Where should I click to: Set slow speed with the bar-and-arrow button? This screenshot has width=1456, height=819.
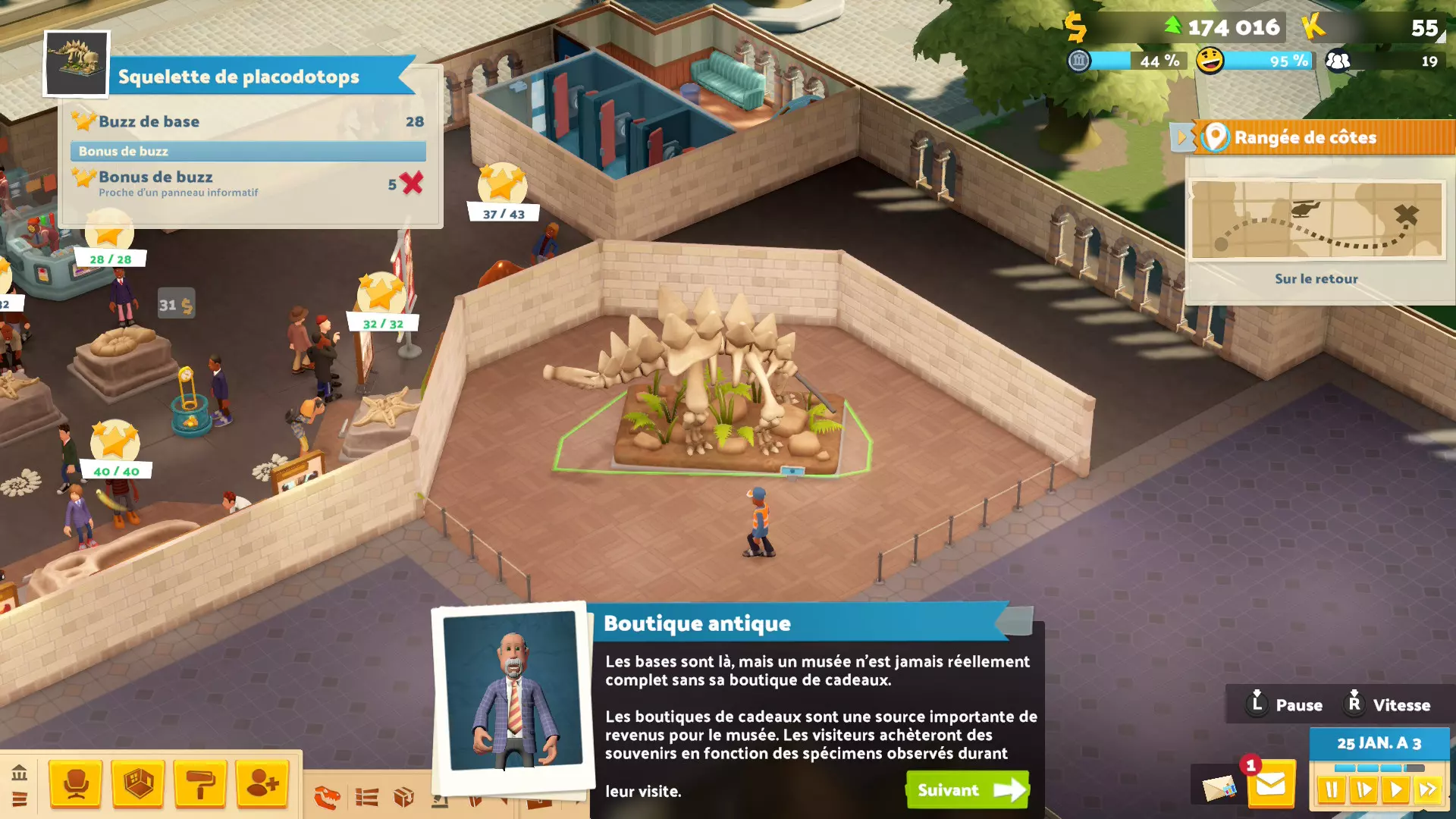(x=1363, y=790)
